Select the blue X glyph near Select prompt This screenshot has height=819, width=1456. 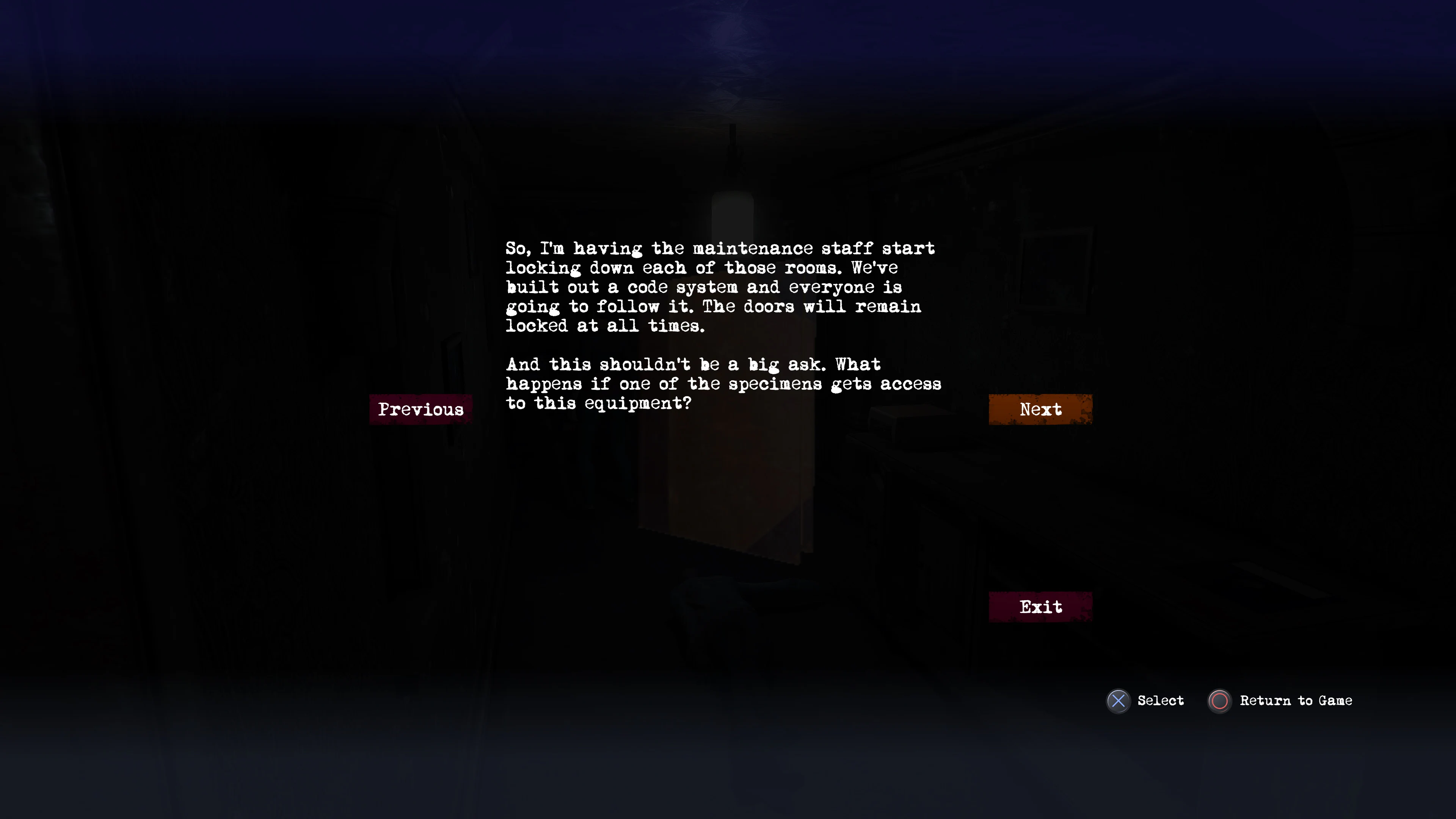[x=1117, y=701]
